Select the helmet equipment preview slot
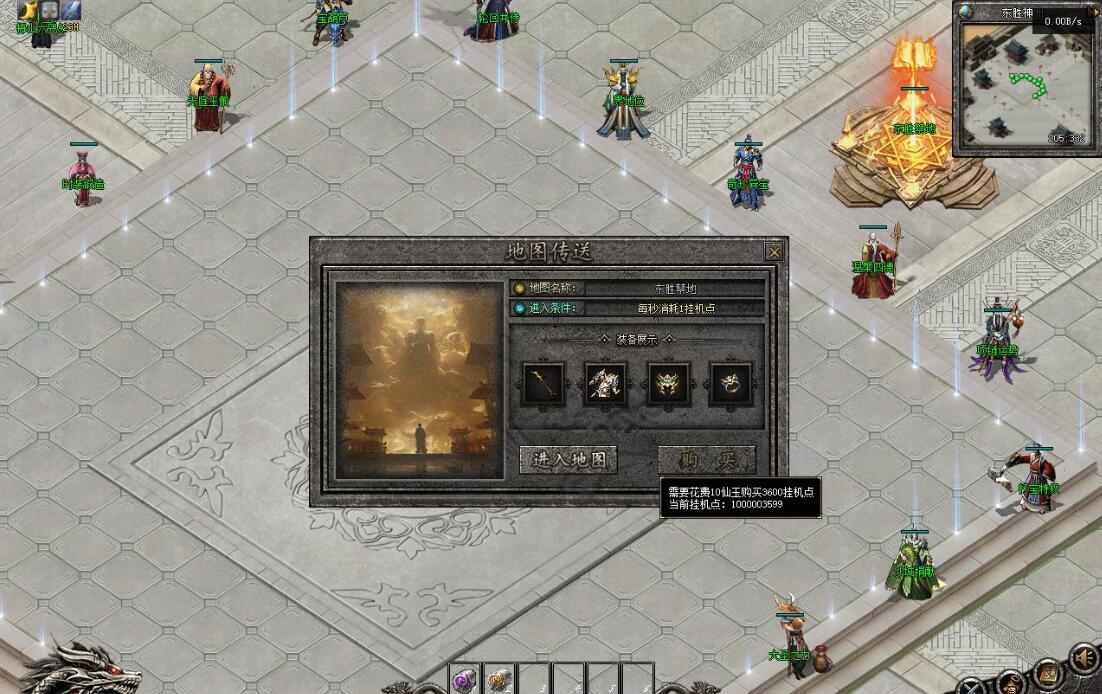 (x=668, y=383)
